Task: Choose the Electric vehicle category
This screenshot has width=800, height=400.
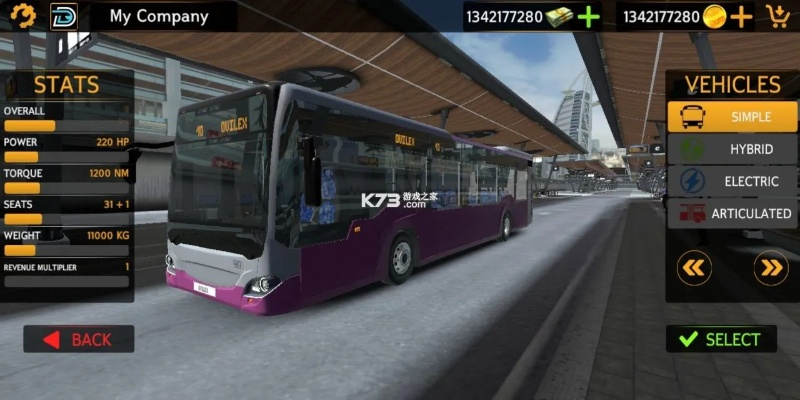Action: click(x=732, y=181)
